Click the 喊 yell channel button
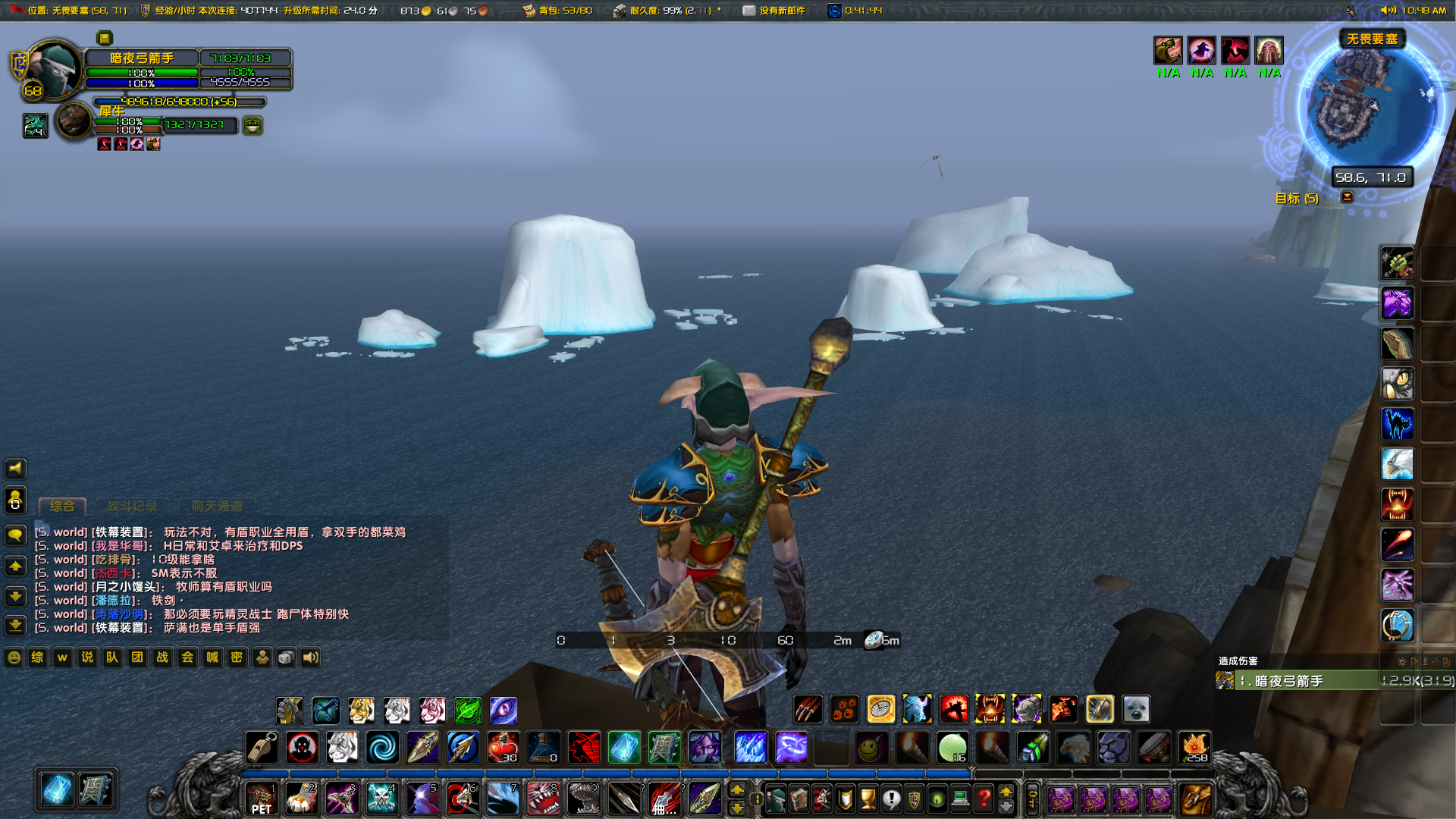Viewport: 1456px width, 819px height. pos(212,657)
